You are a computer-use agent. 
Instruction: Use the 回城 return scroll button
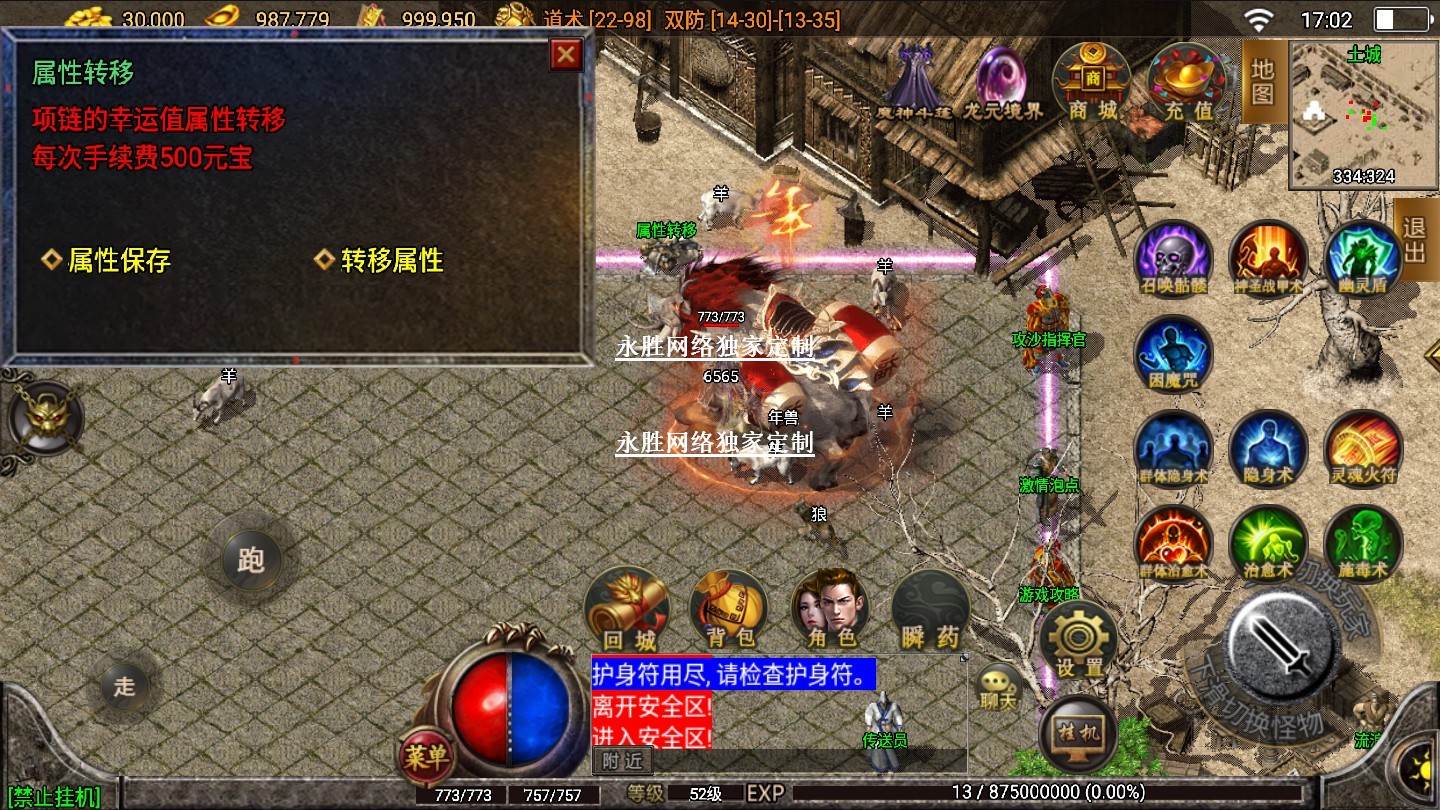click(x=628, y=610)
